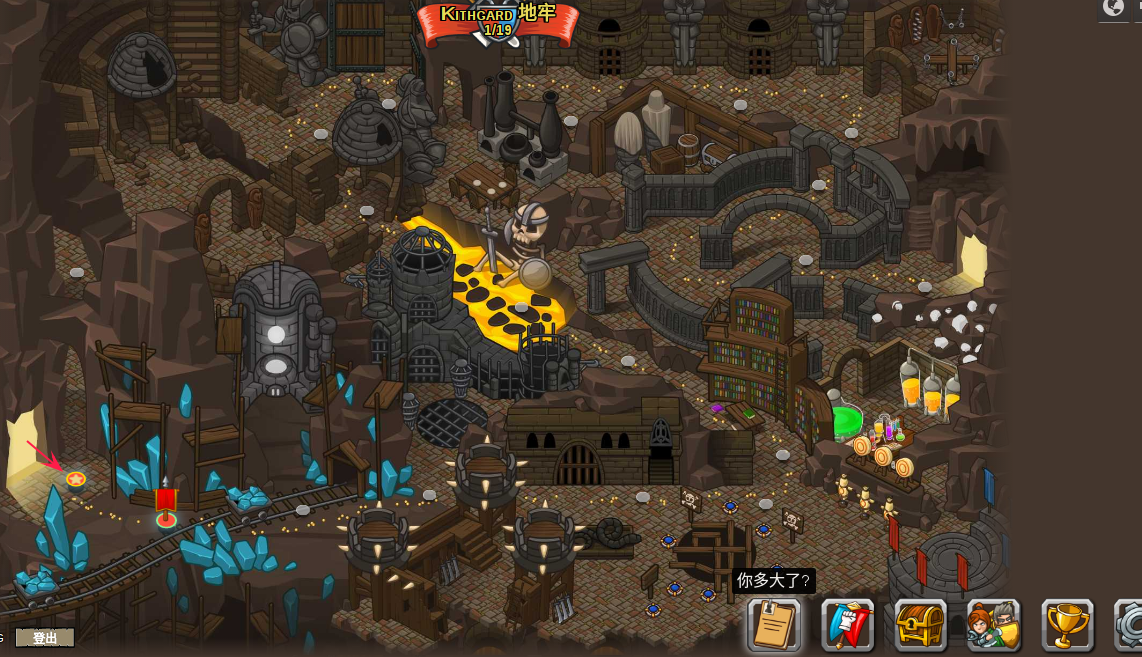Click the globe icon button

[x=1114, y=8]
